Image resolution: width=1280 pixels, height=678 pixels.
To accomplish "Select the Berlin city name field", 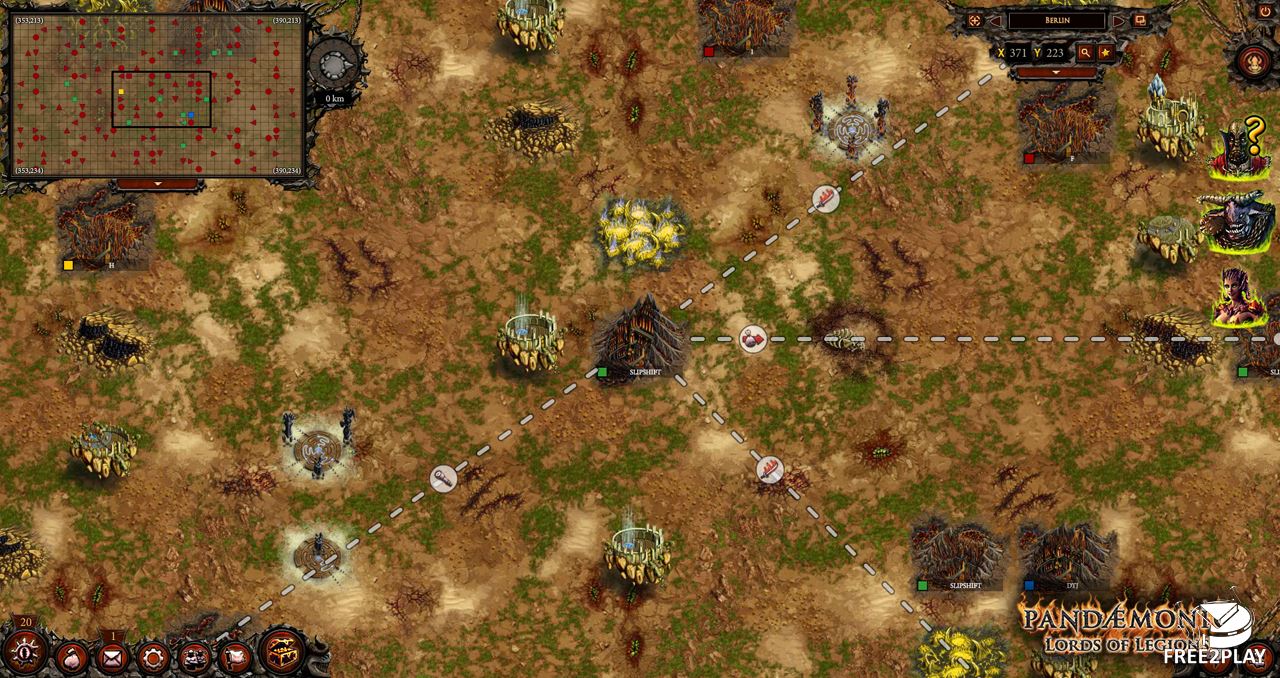I will pyautogui.click(x=1057, y=20).
